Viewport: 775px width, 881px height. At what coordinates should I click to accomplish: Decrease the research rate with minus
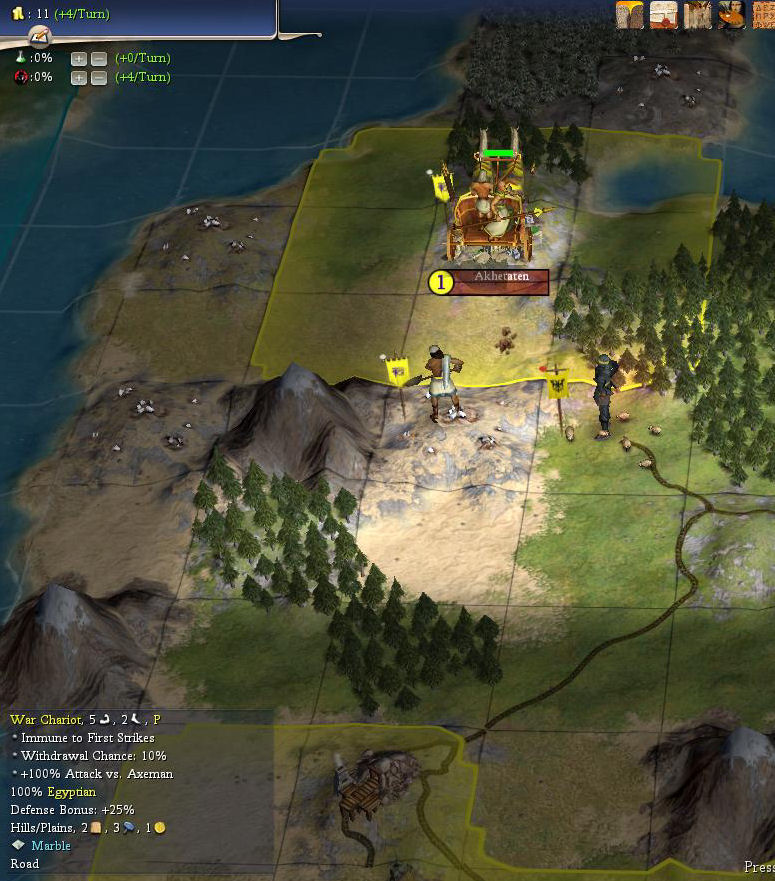[98, 59]
